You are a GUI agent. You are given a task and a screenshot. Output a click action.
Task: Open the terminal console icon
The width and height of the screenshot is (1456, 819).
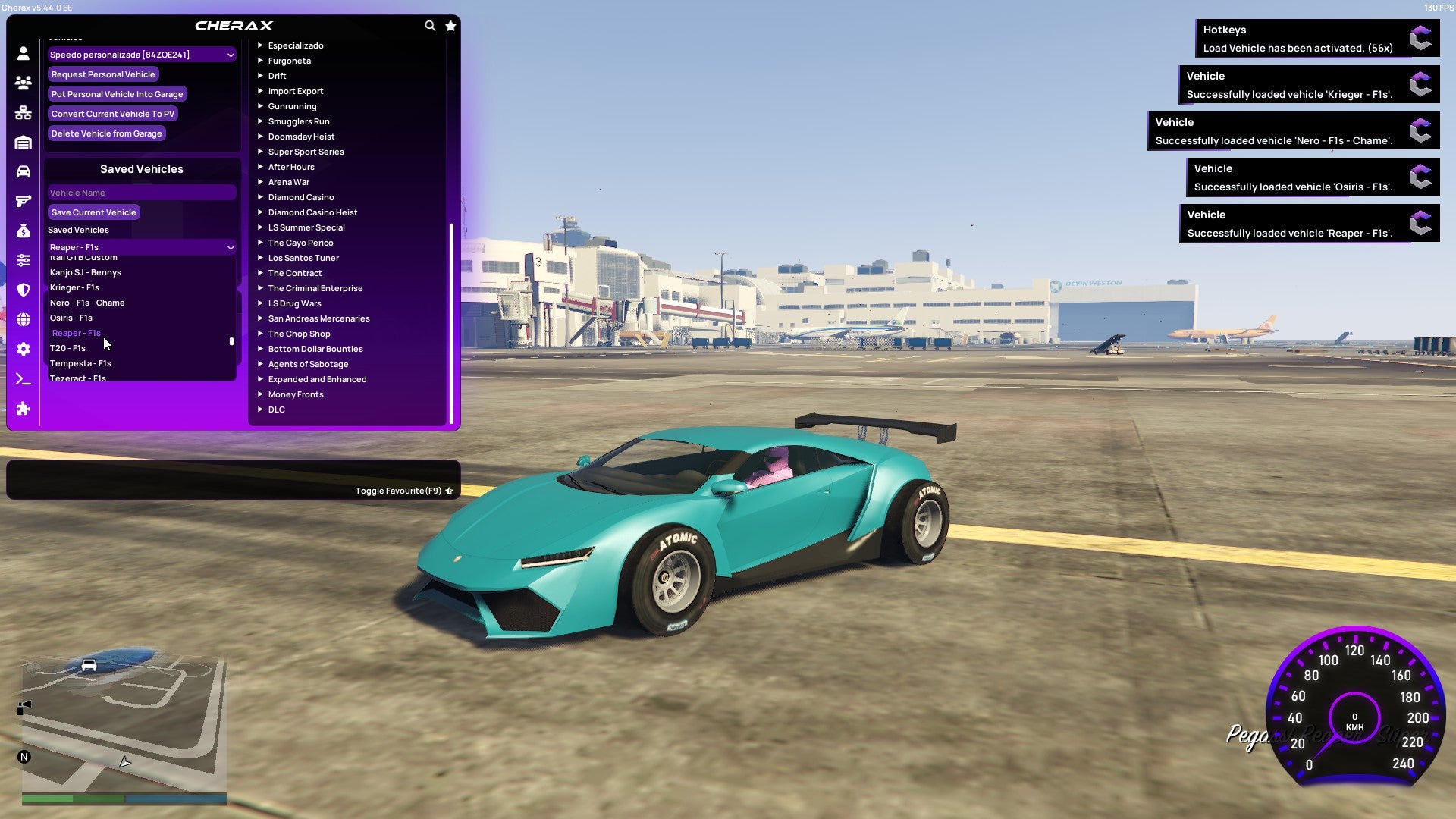pos(23,379)
